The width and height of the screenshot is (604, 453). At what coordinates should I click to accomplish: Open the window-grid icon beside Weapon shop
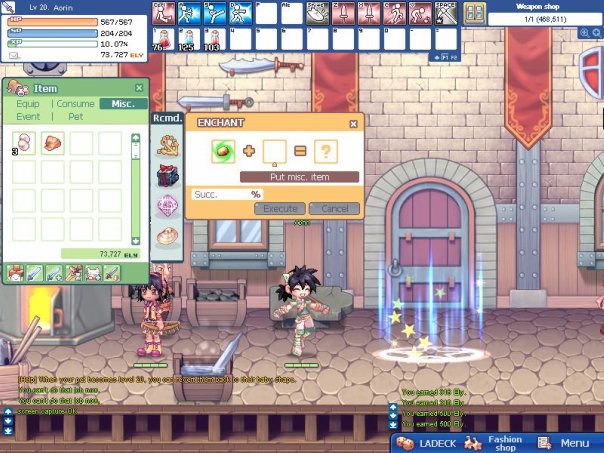pyautogui.click(x=474, y=12)
